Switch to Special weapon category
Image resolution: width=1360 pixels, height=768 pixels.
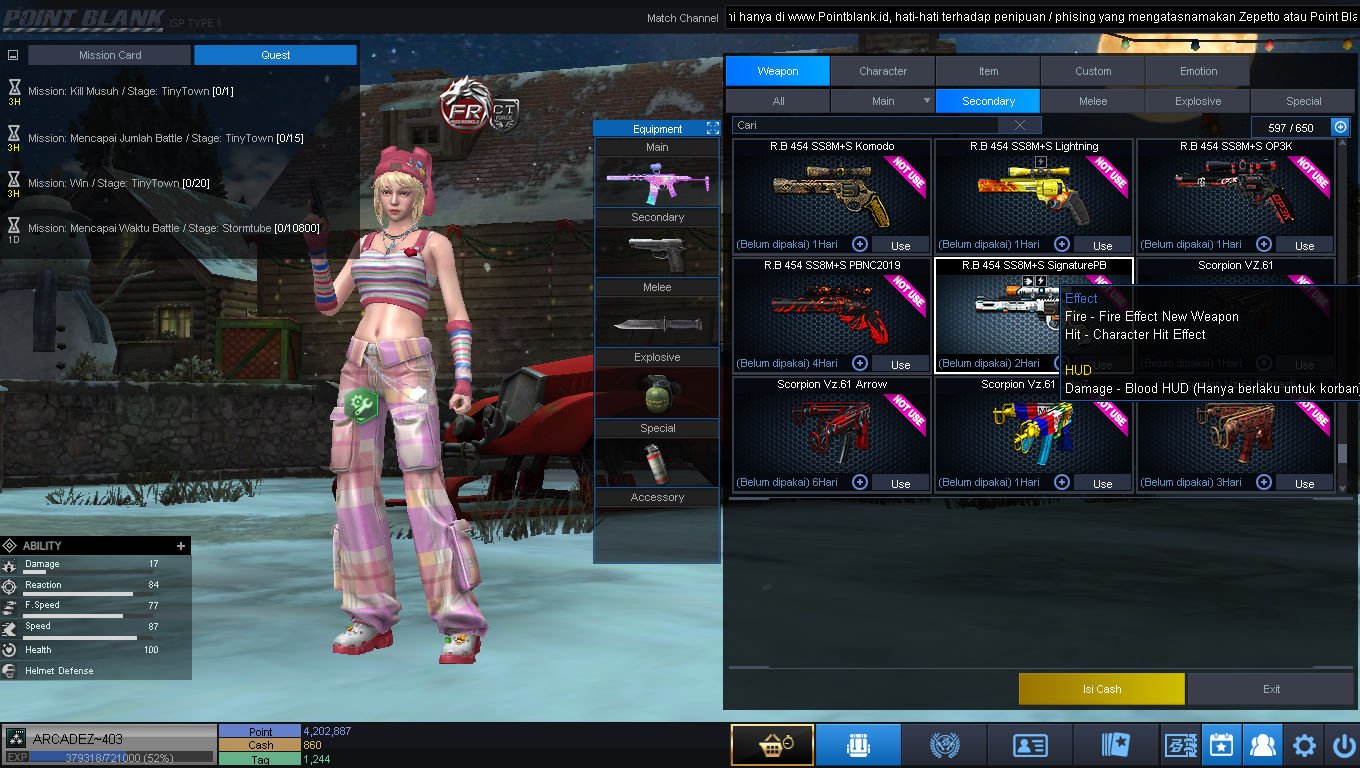[1303, 101]
